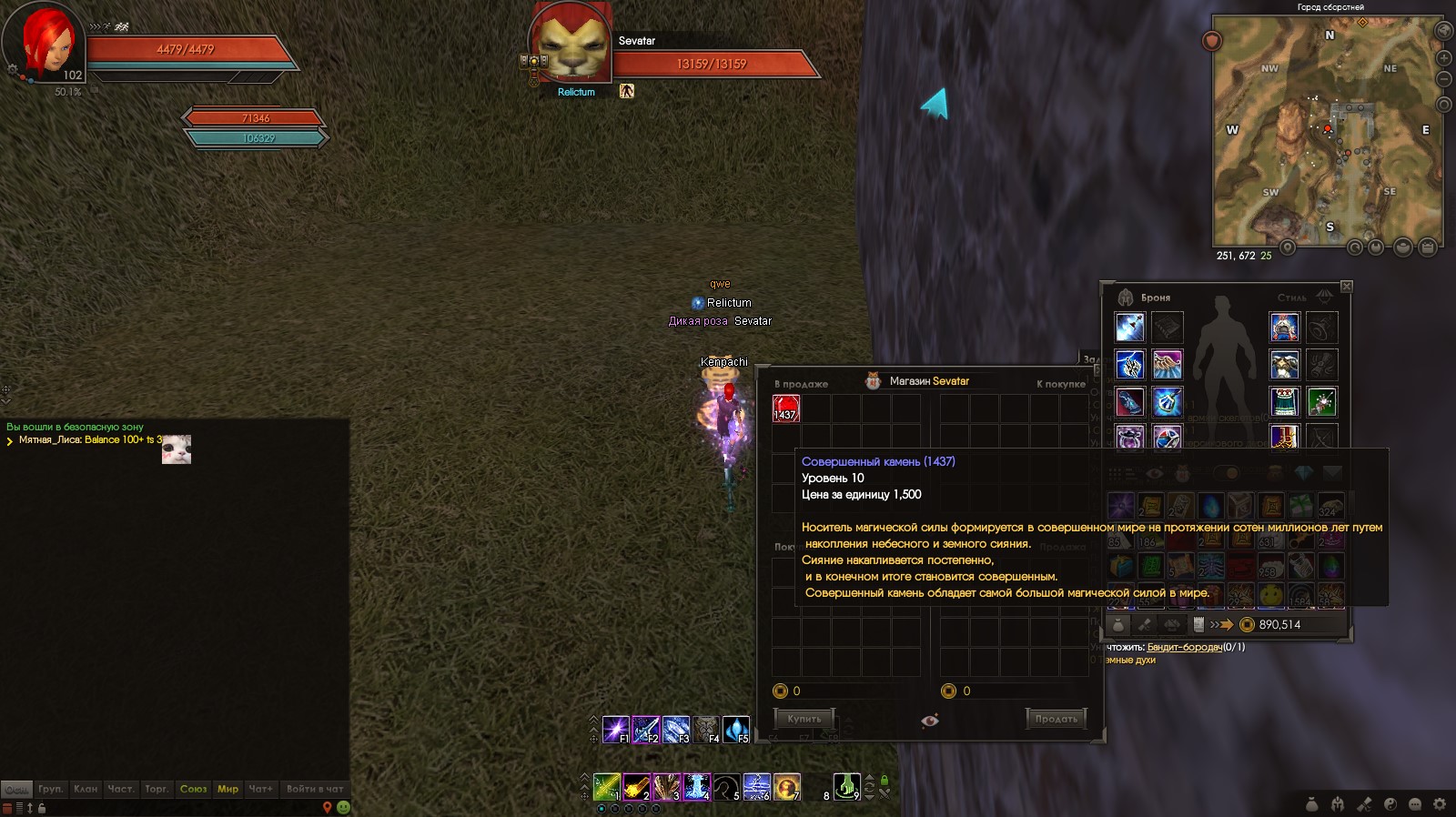
Task: Select the target Sevatar lion portrait
Action: [x=571, y=45]
